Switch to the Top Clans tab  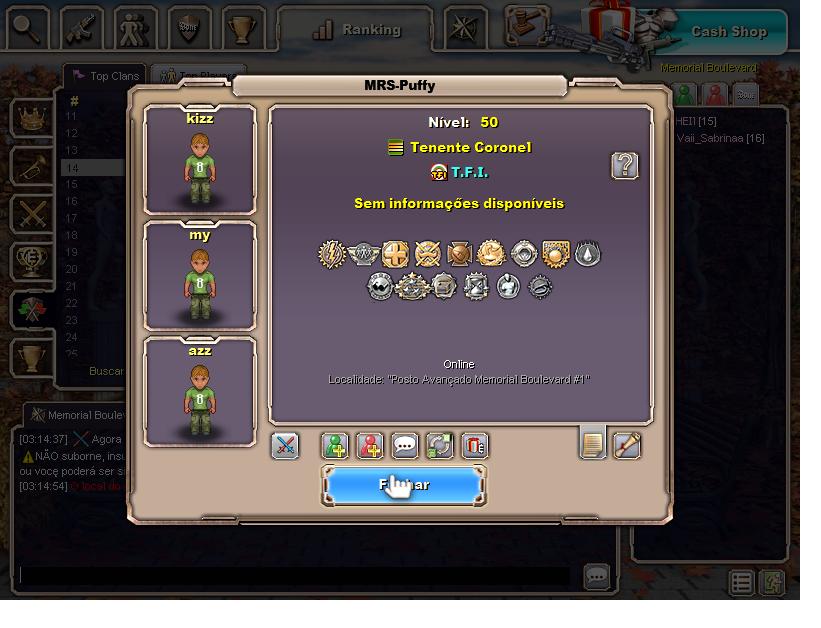coord(105,76)
